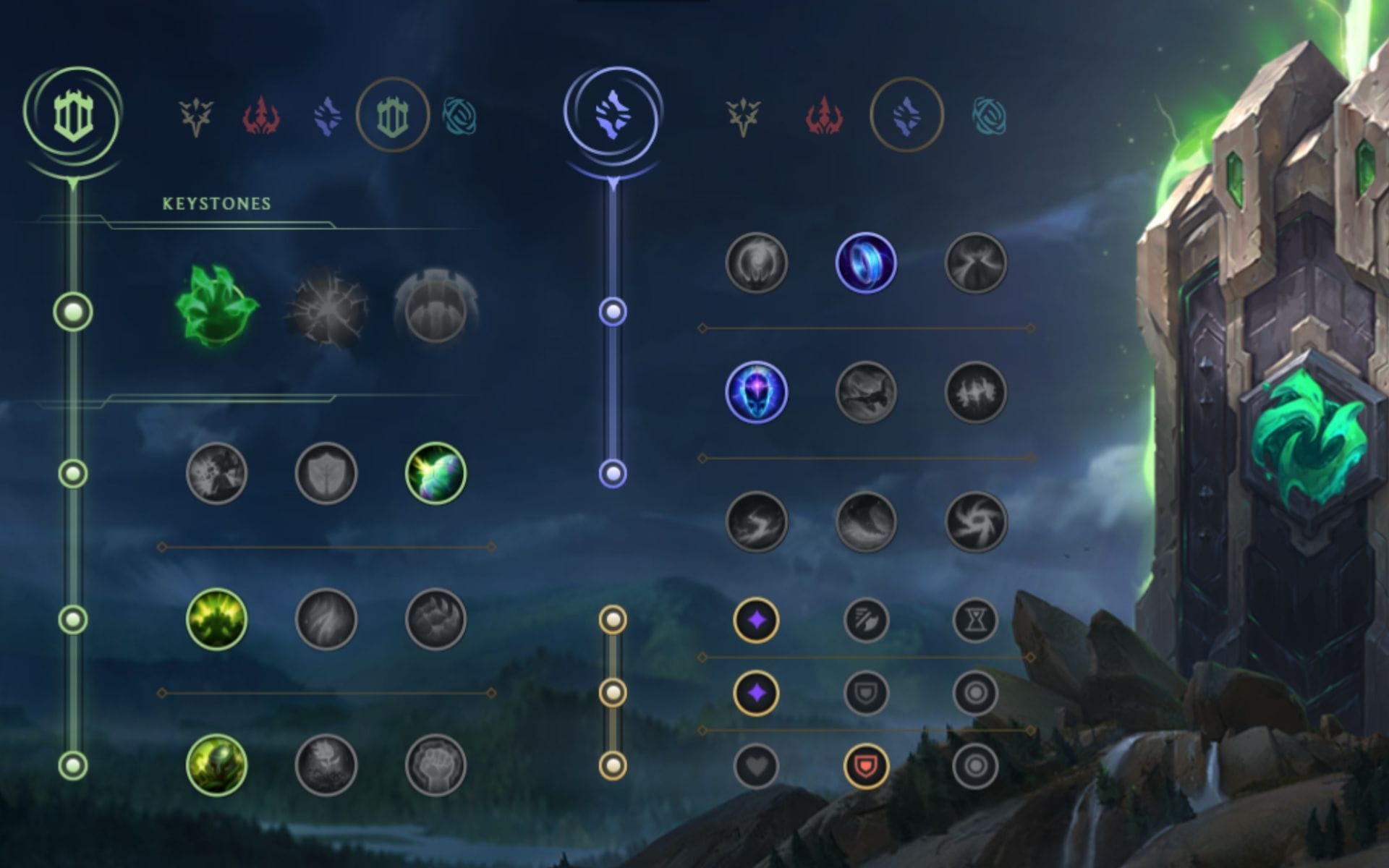Viewport: 1389px width, 868px height.
Task: Pick the Nullifying Orb rune
Action: tap(756, 265)
